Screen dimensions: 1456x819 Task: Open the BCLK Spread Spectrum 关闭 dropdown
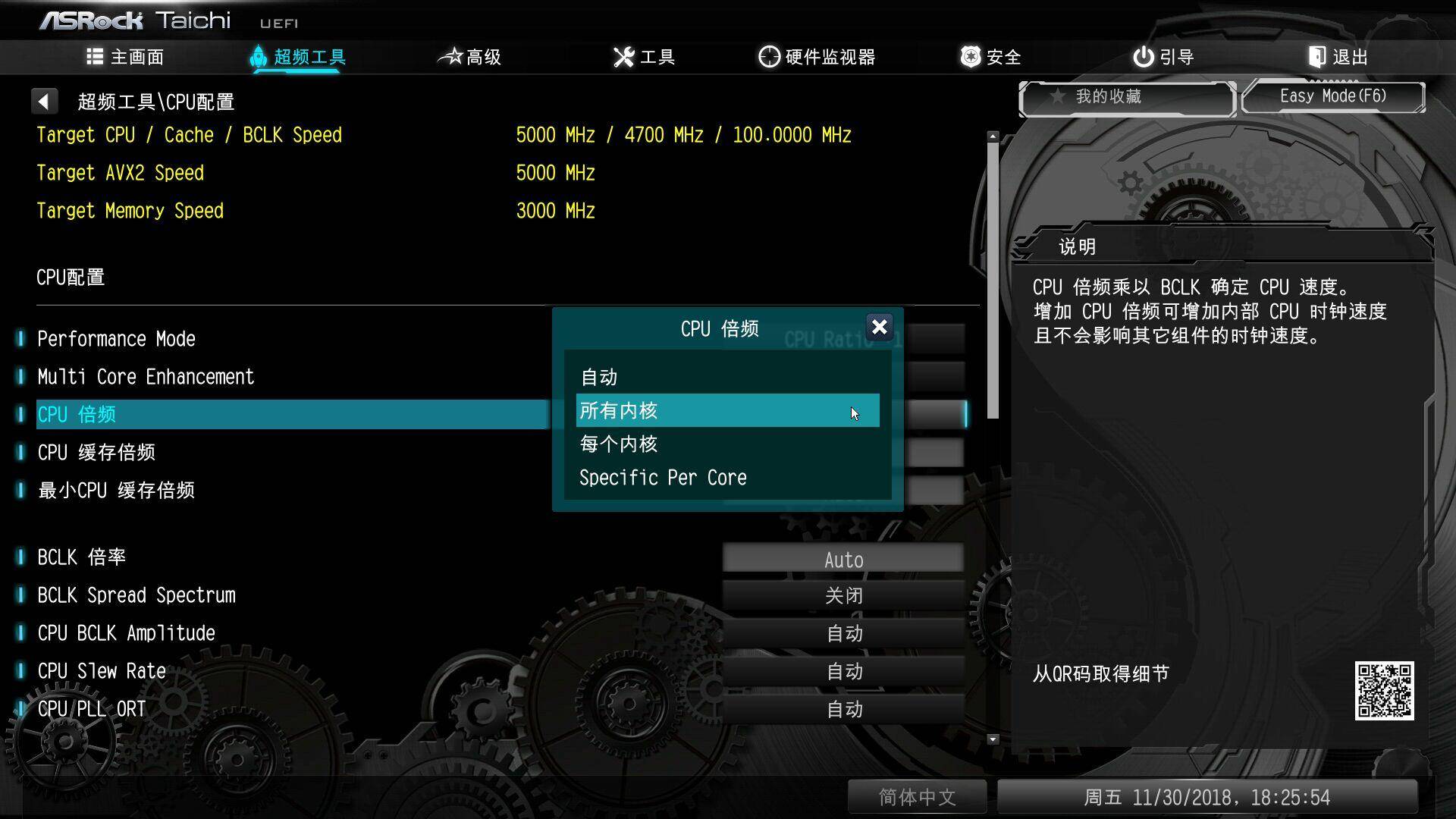844,595
